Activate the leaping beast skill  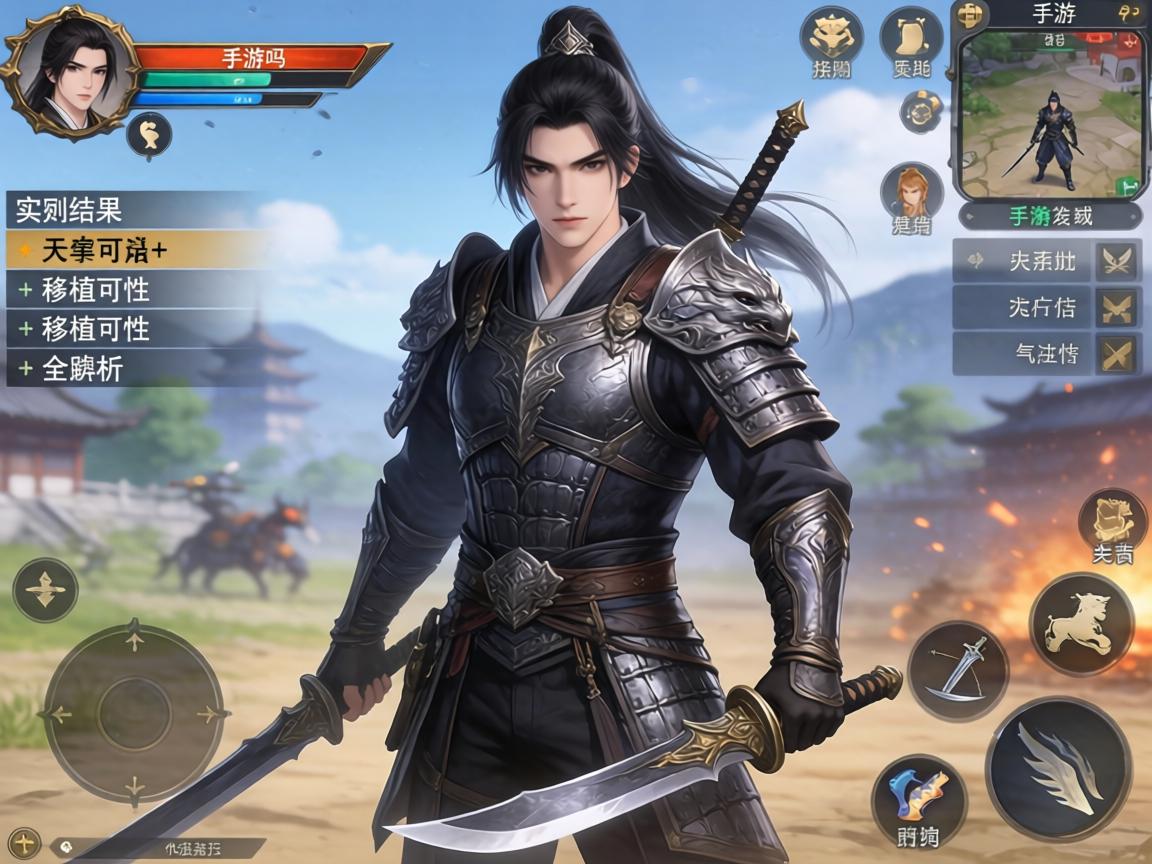[x=1081, y=625]
